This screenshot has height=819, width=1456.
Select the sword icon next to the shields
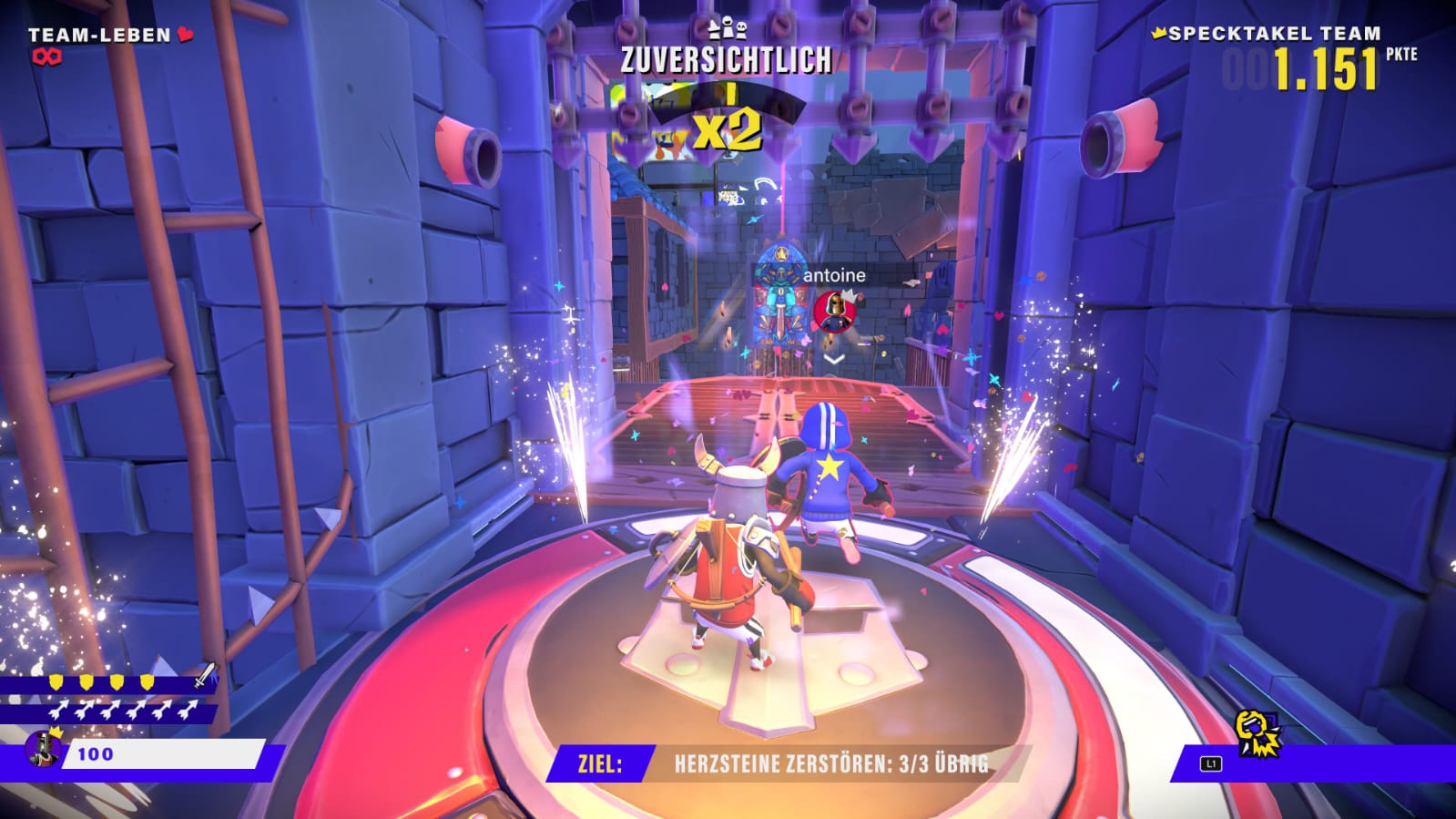205,675
